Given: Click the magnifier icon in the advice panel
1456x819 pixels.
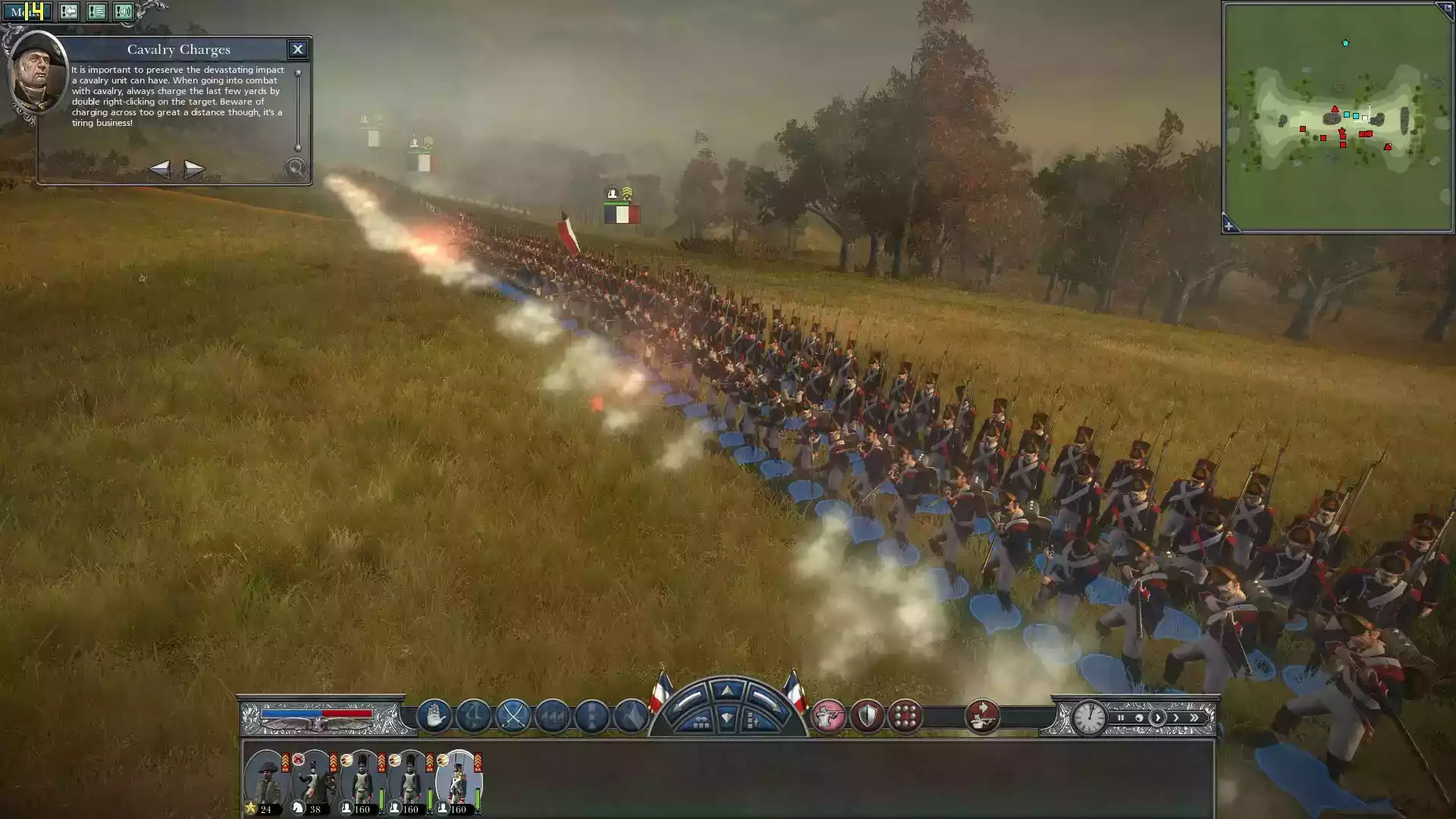Looking at the screenshot, I should click(295, 168).
